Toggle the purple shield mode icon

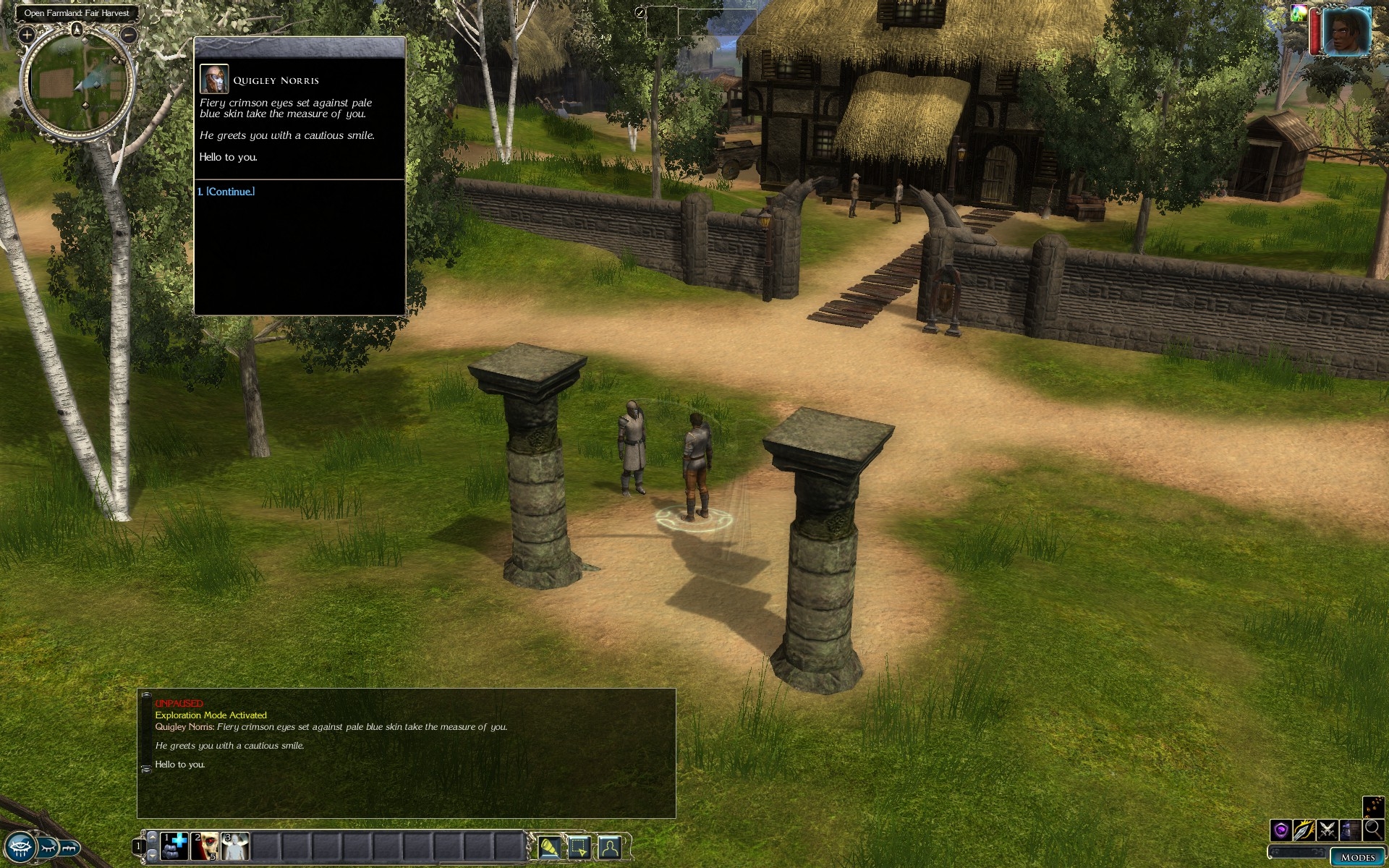point(1280,830)
